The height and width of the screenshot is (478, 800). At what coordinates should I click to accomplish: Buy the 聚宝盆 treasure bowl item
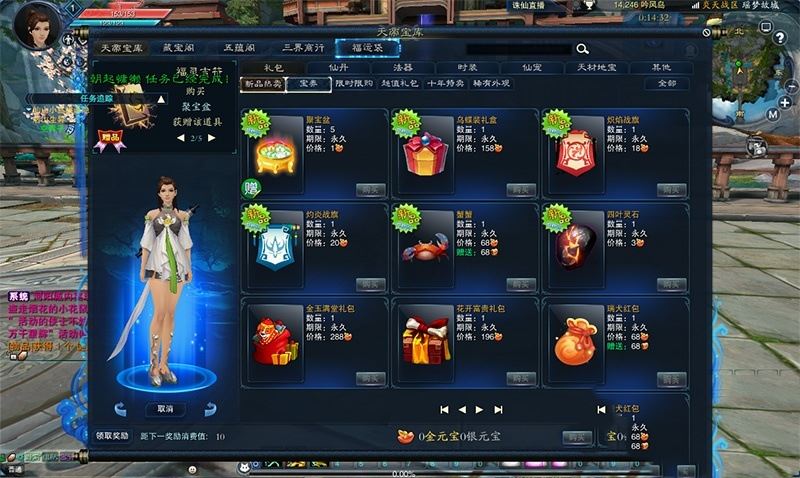point(371,189)
